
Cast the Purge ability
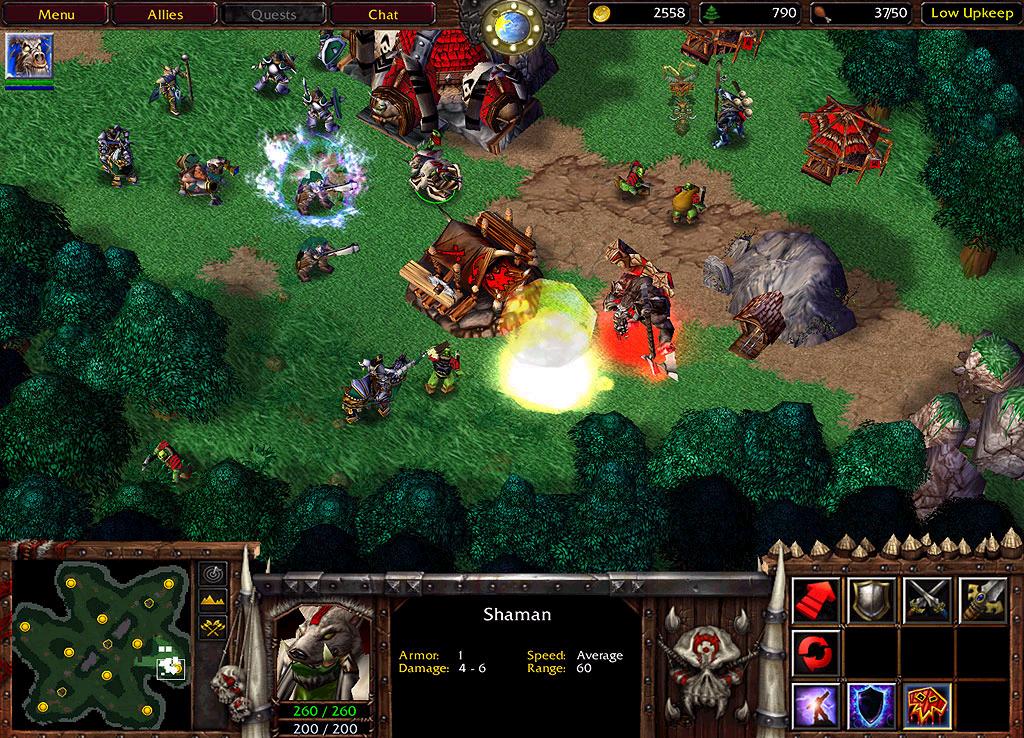tap(817, 706)
